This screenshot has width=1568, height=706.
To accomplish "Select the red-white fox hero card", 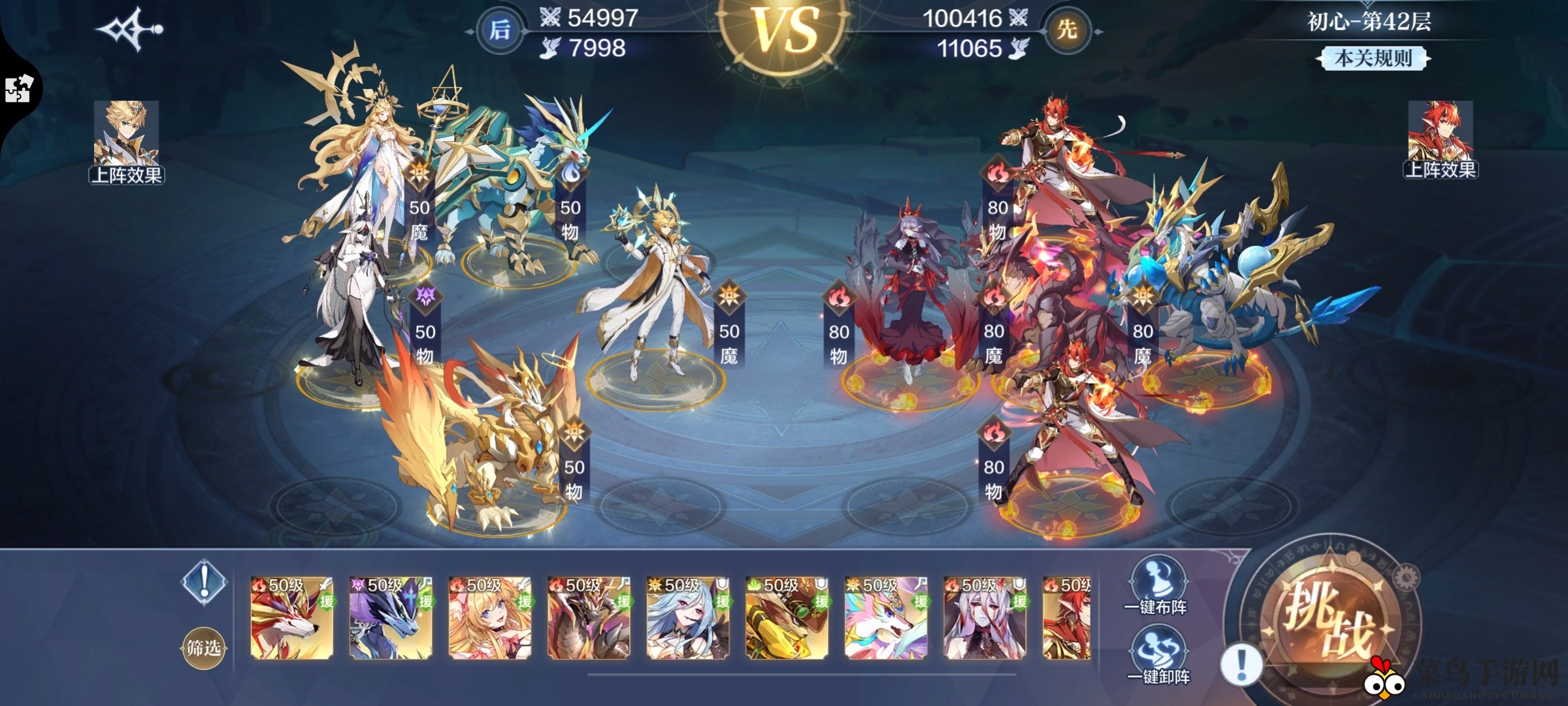I will 292,618.
